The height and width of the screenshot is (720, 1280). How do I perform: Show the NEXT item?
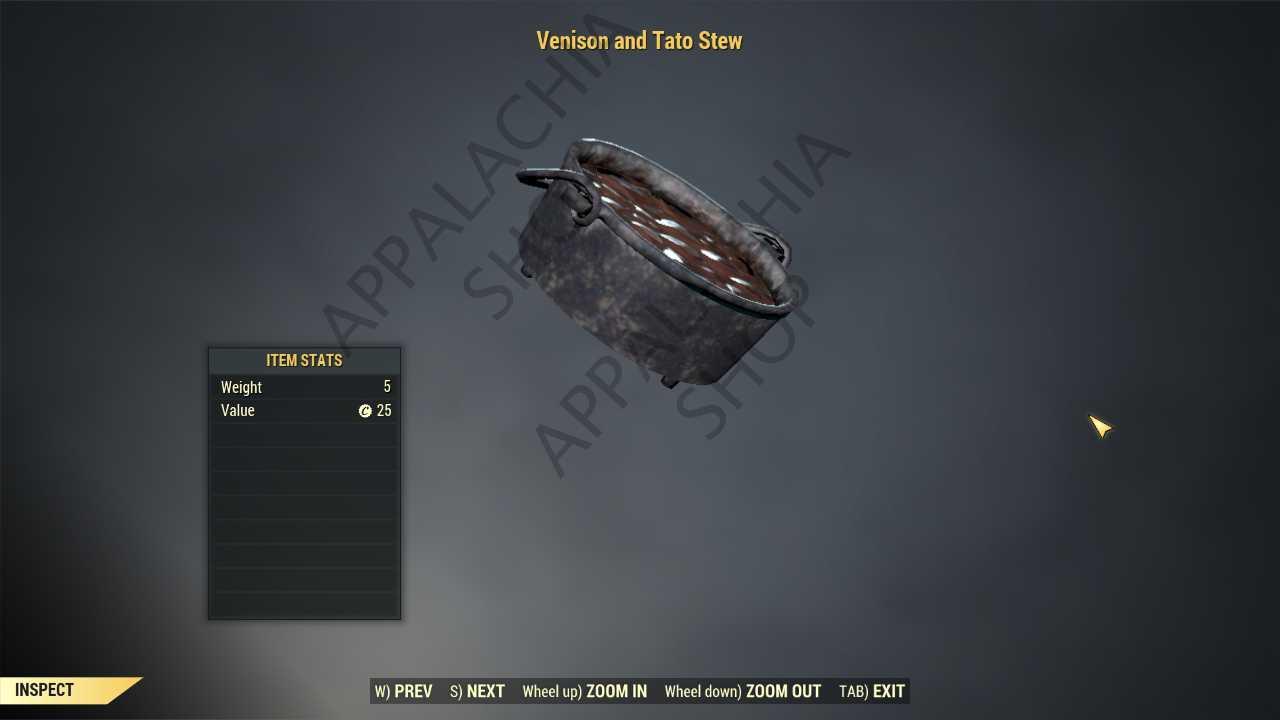478,691
